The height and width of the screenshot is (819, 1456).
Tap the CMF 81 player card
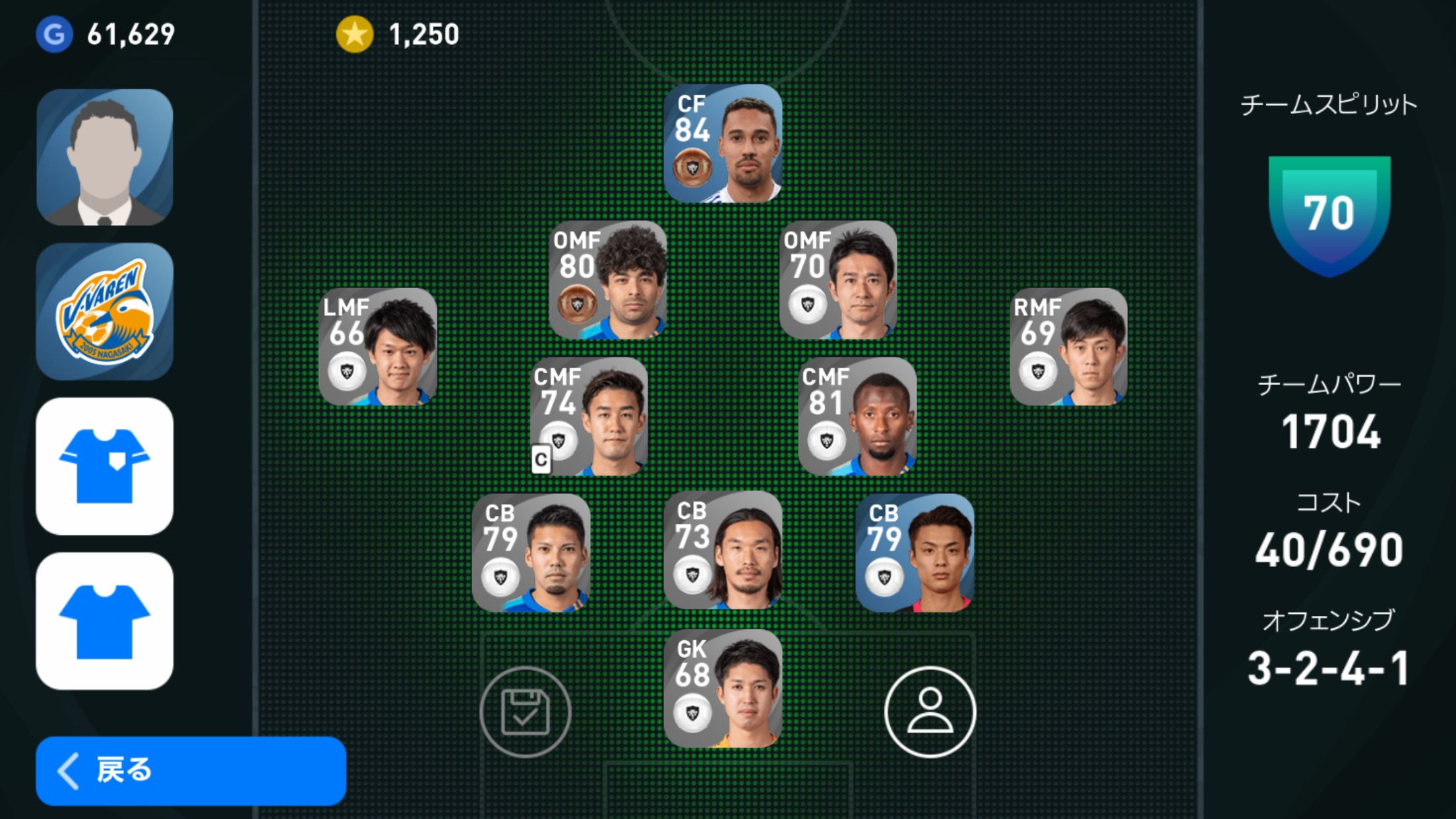[857, 417]
